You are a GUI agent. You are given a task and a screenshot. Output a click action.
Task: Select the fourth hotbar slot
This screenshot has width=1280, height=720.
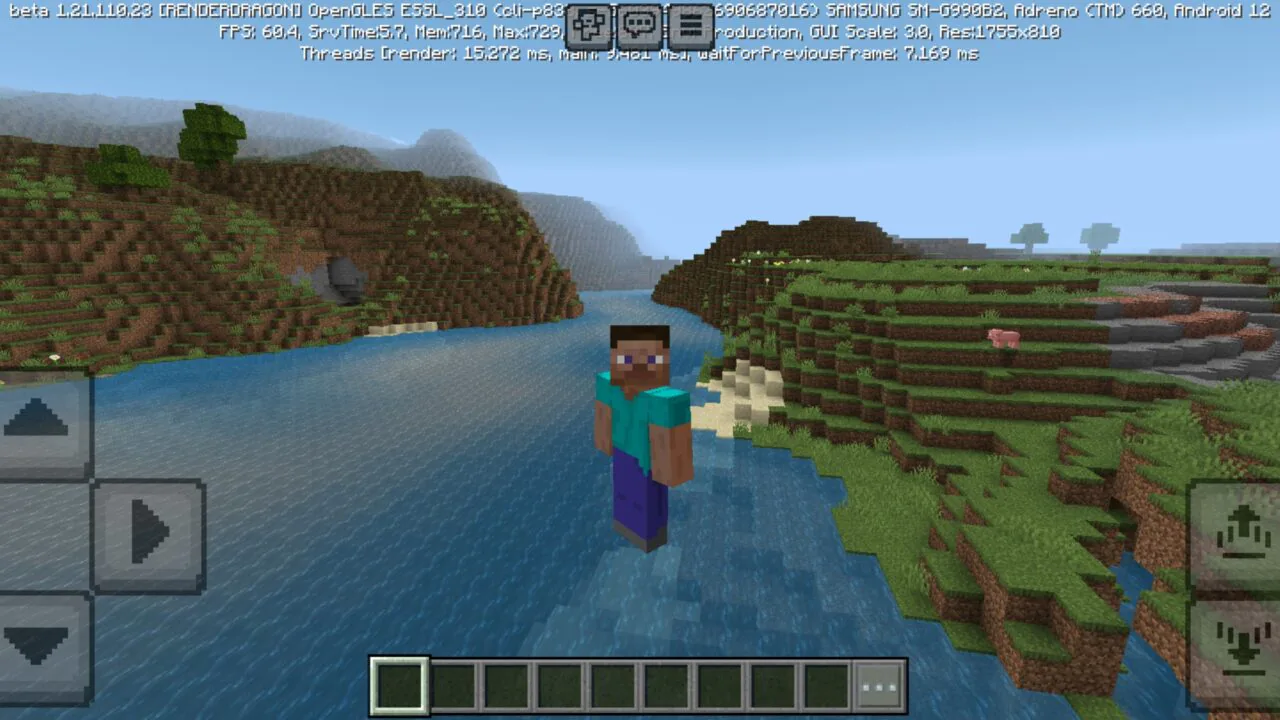[x=560, y=684]
